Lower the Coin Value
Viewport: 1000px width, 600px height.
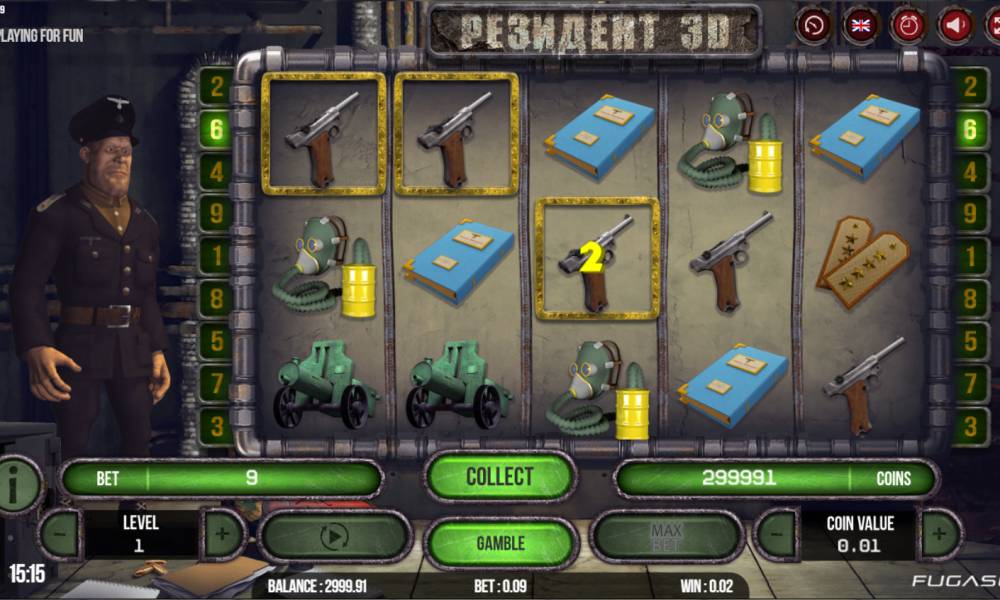tap(775, 534)
